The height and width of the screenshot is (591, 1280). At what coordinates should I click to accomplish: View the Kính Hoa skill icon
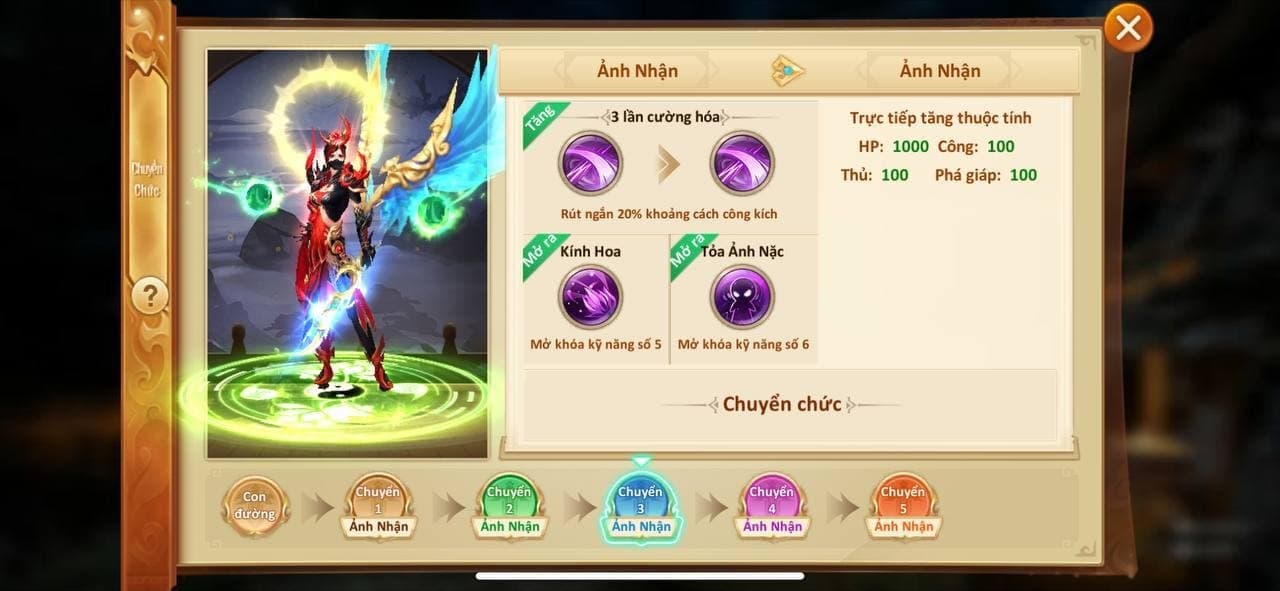pos(590,297)
